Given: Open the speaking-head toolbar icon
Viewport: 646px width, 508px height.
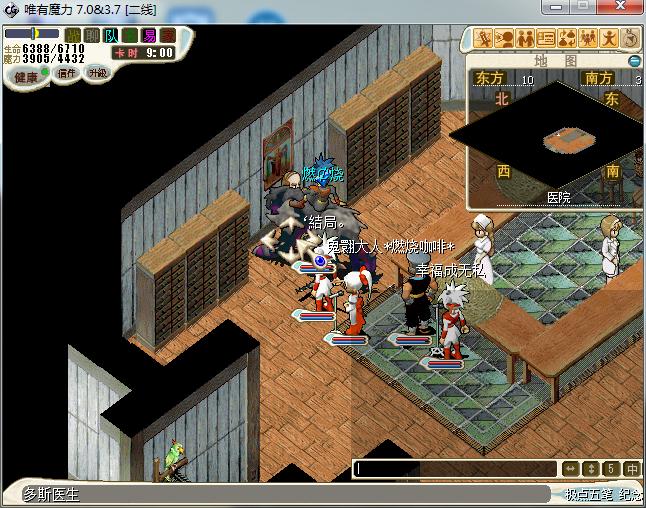Looking at the screenshot, I should click(x=504, y=39).
